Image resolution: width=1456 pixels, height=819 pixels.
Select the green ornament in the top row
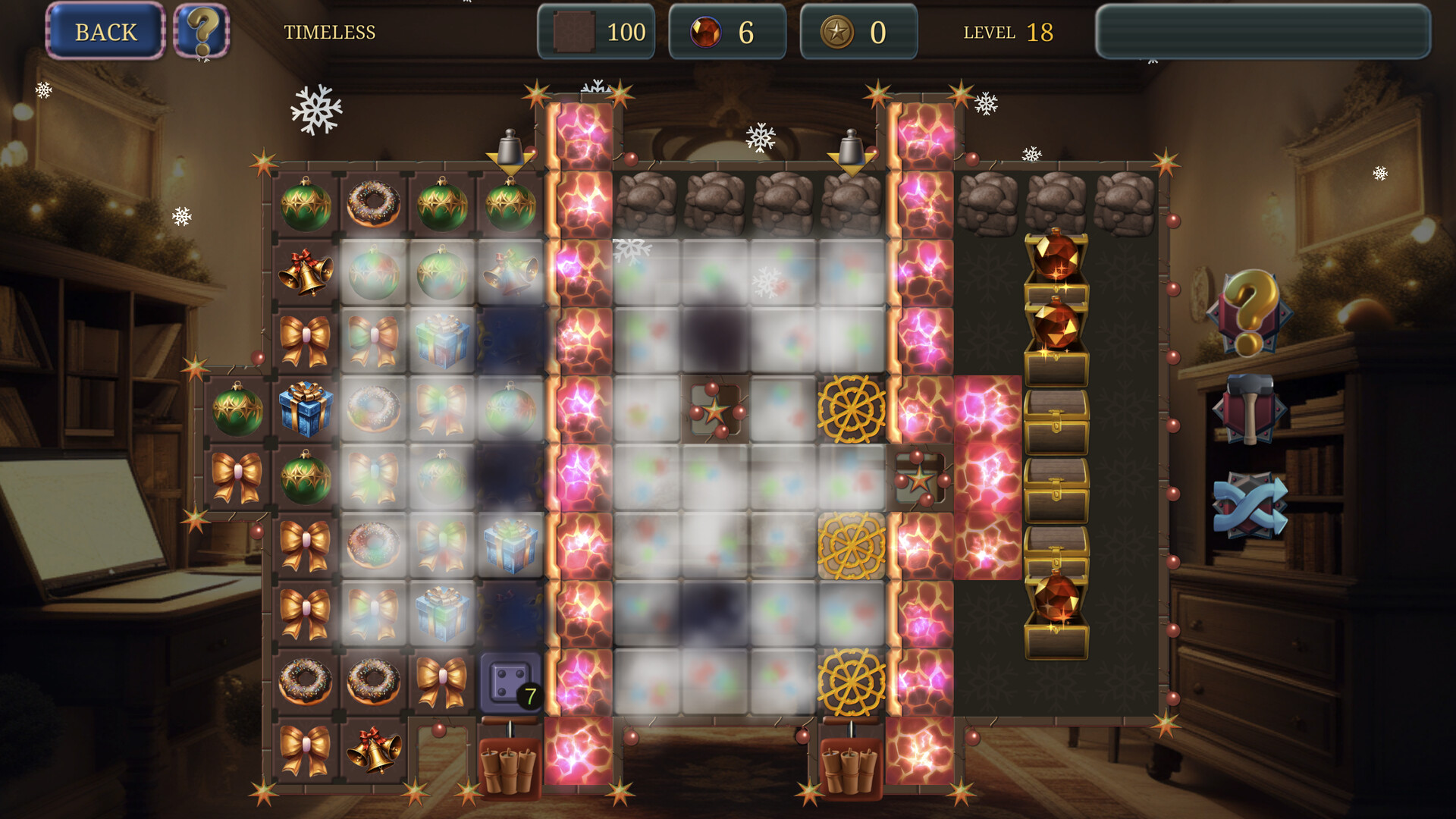(306, 205)
